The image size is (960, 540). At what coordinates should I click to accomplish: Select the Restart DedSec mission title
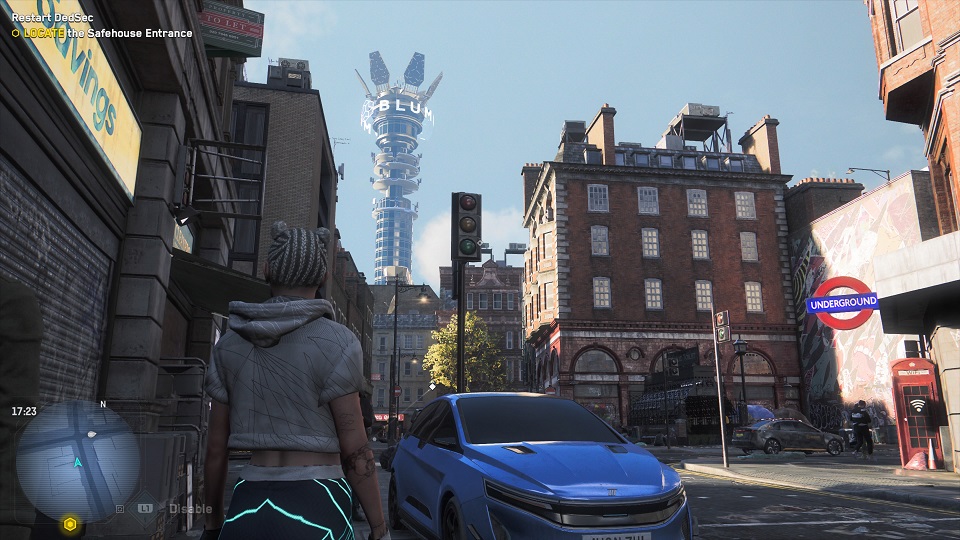click(x=51, y=18)
